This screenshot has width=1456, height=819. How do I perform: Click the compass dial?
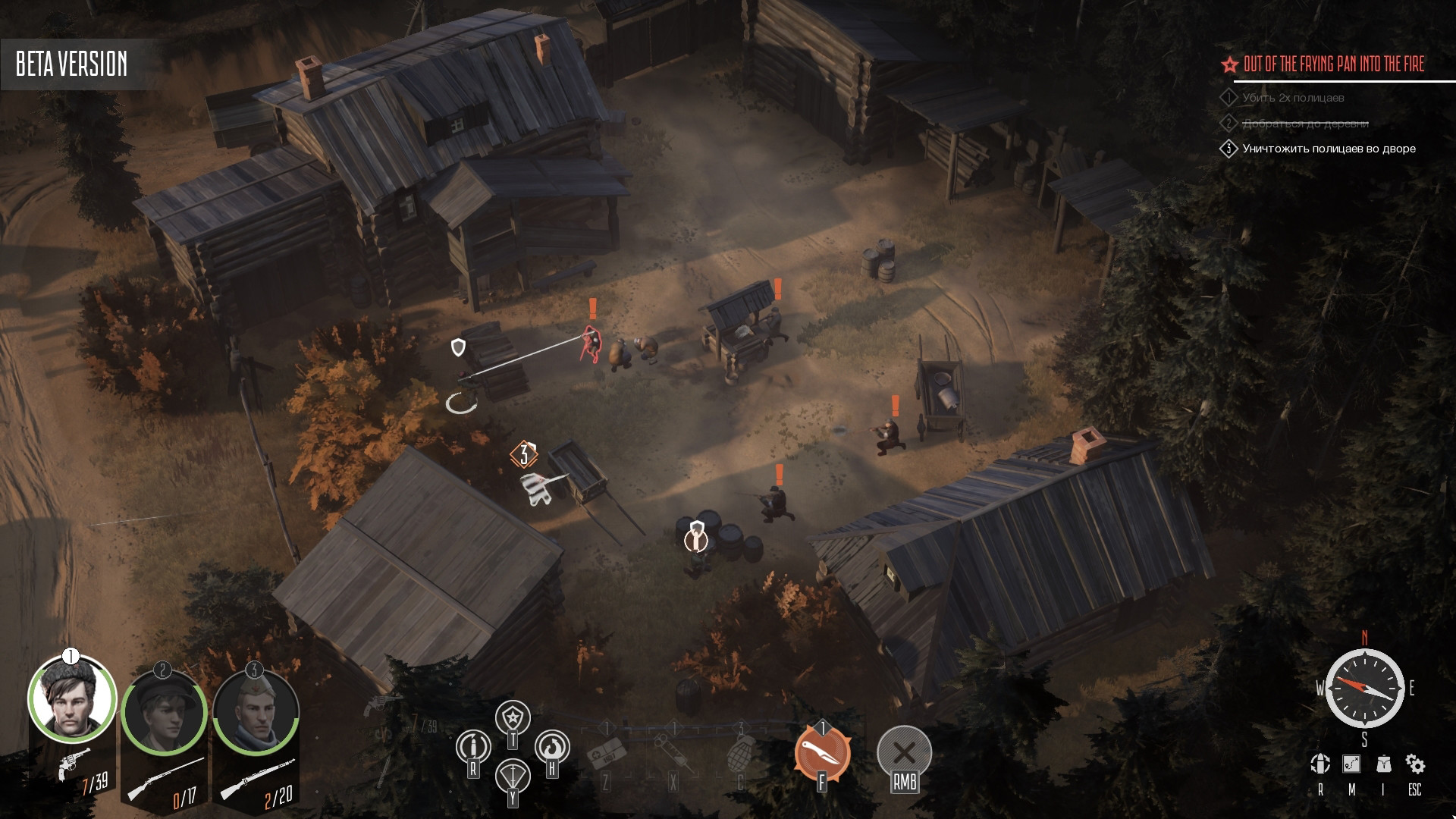[x=1364, y=688]
